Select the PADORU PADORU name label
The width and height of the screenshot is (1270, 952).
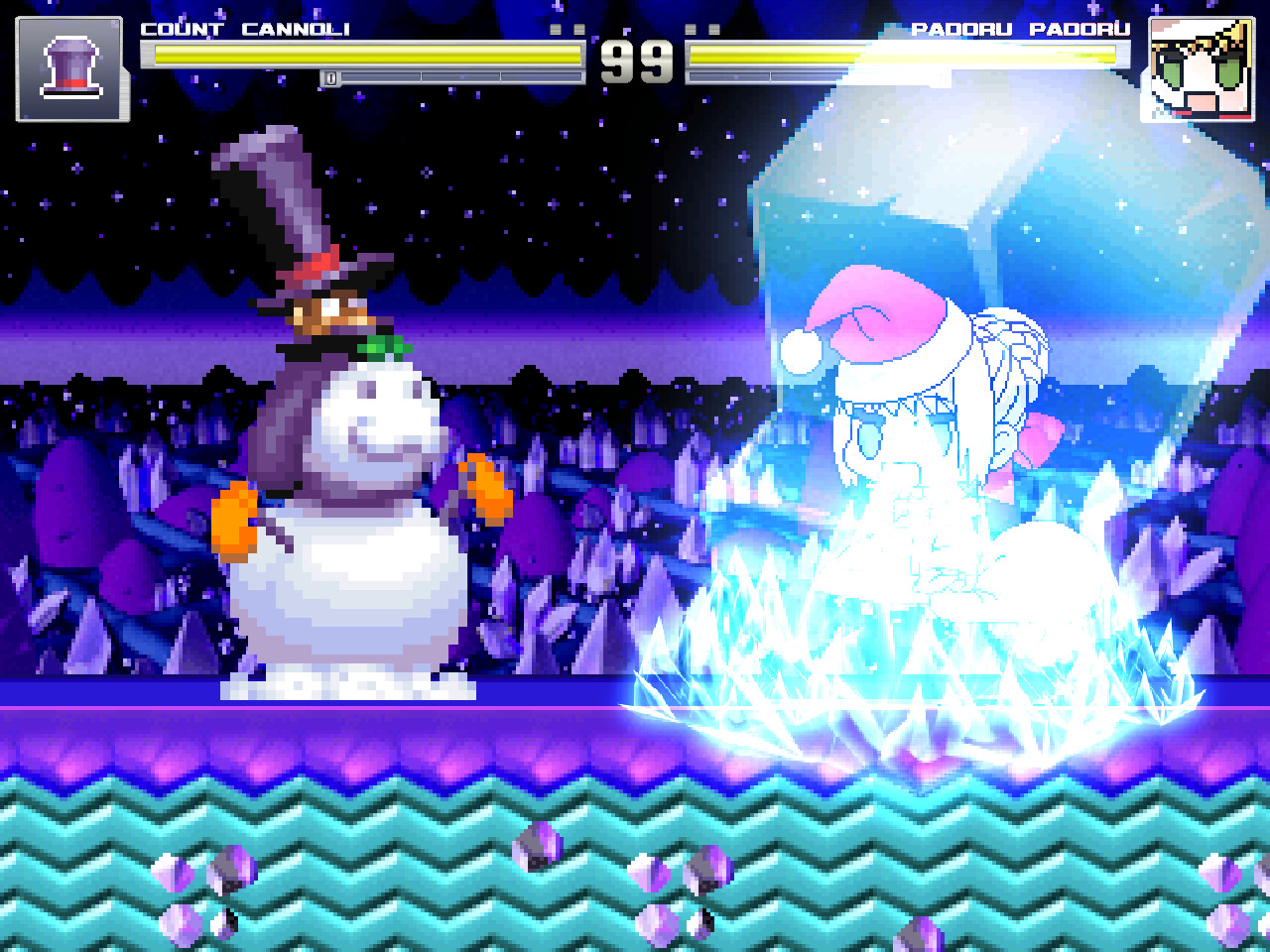[x=1024, y=30]
